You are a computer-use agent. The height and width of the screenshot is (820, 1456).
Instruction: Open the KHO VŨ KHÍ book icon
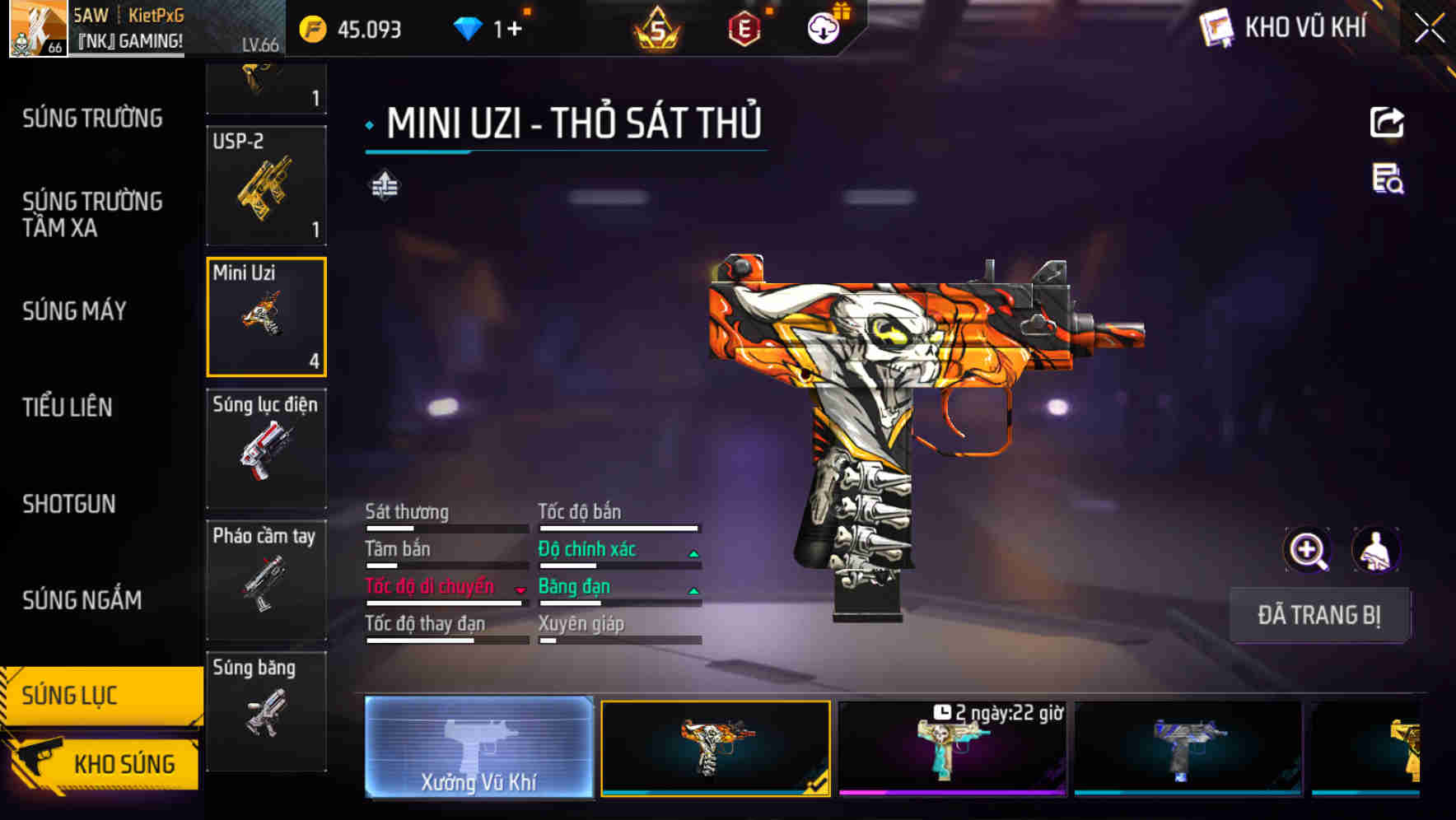click(x=1214, y=28)
